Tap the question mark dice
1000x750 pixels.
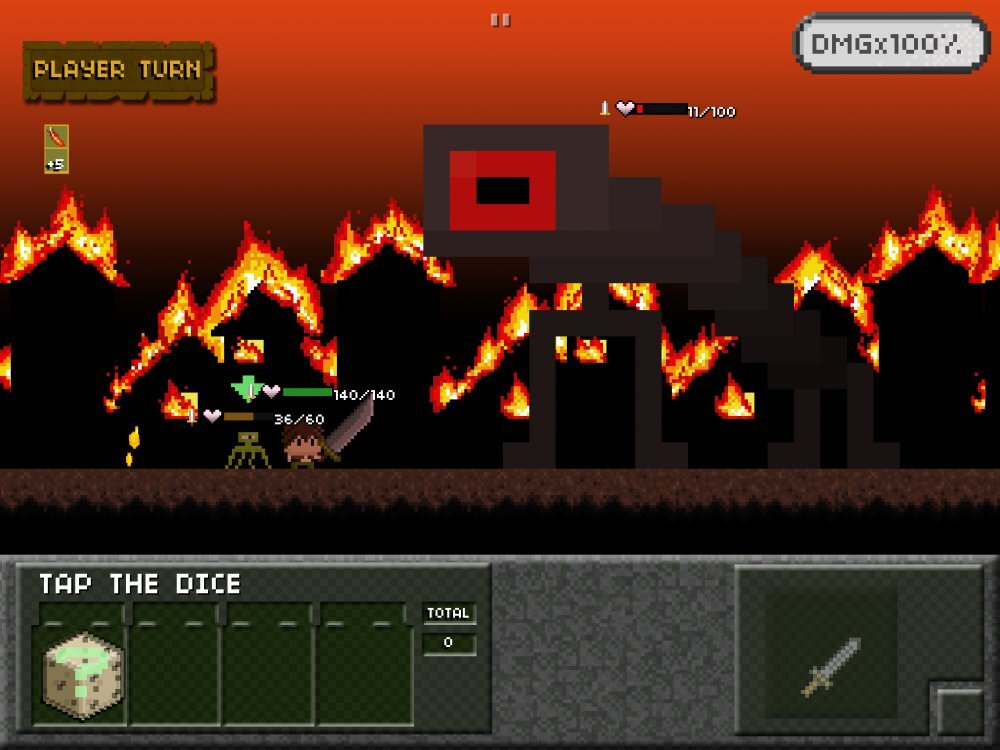[x=84, y=675]
